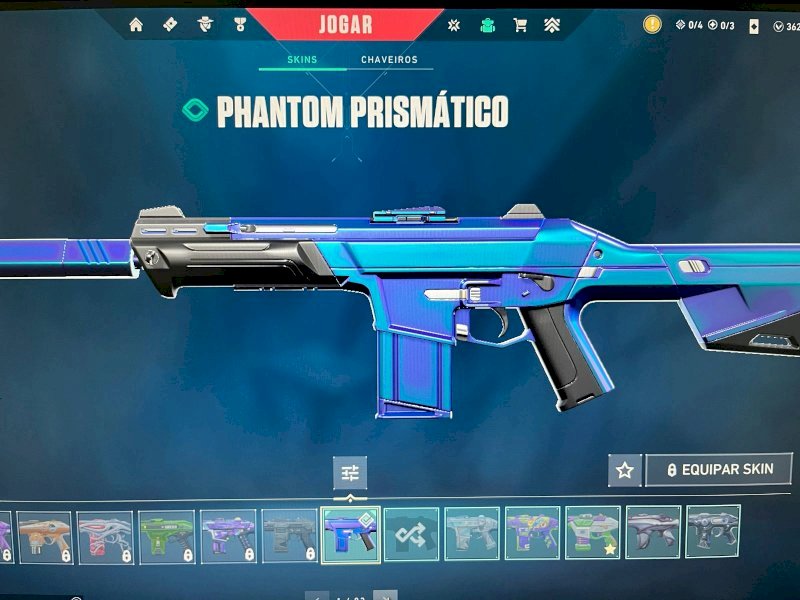Click the yellow alert coin icon
The width and height of the screenshot is (800, 600).
(652, 24)
